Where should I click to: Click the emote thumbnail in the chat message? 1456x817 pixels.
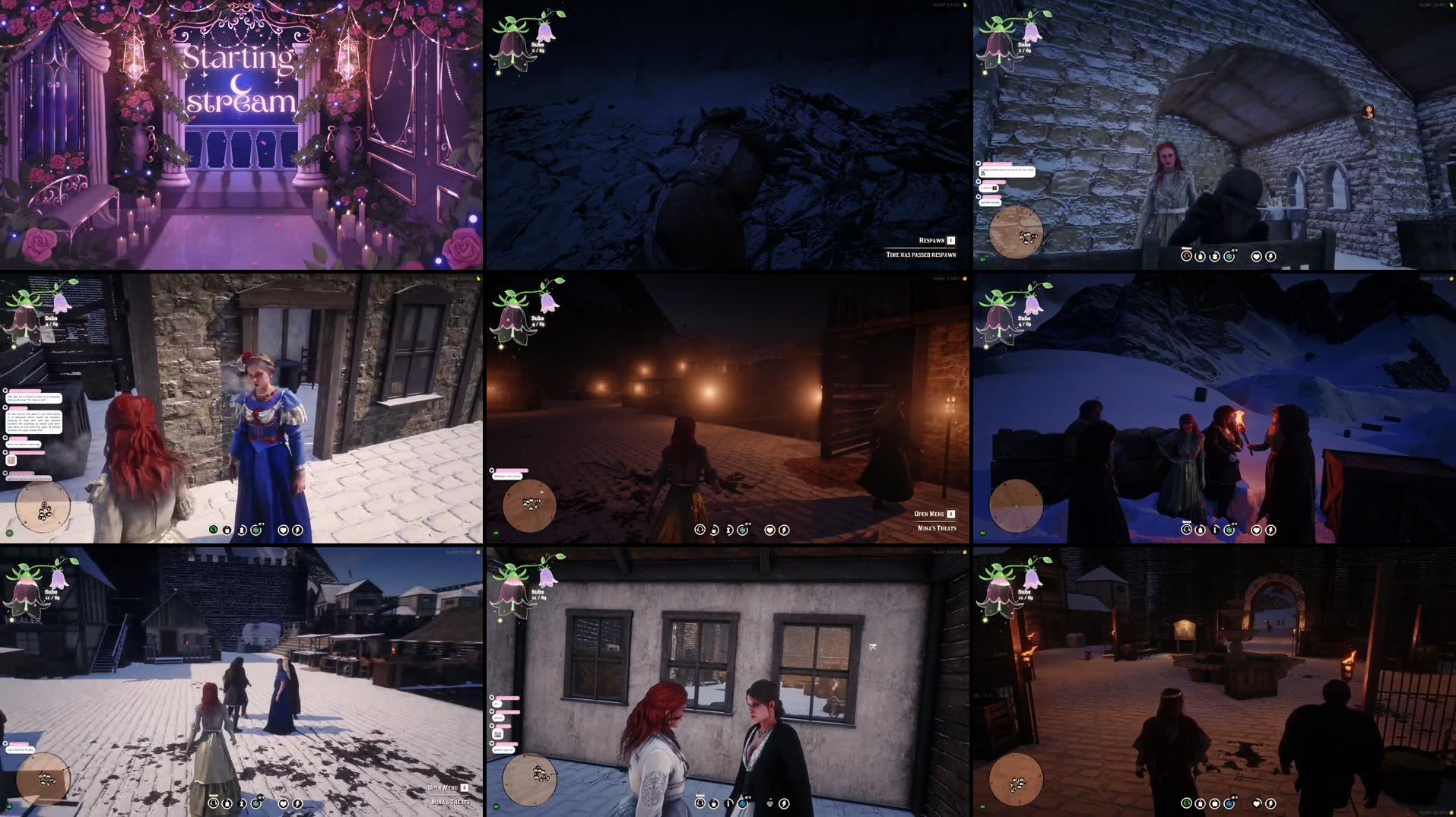coord(498,734)
